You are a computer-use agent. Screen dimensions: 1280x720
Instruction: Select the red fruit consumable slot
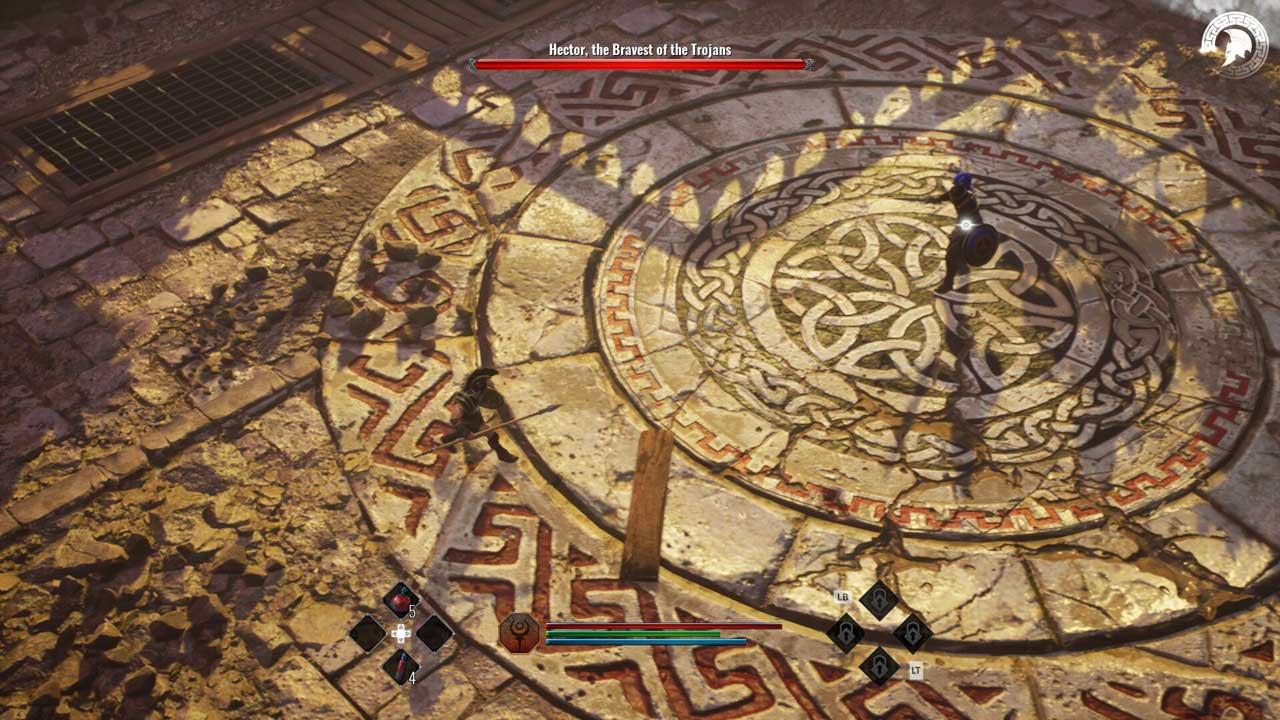(x=400, y=601)
